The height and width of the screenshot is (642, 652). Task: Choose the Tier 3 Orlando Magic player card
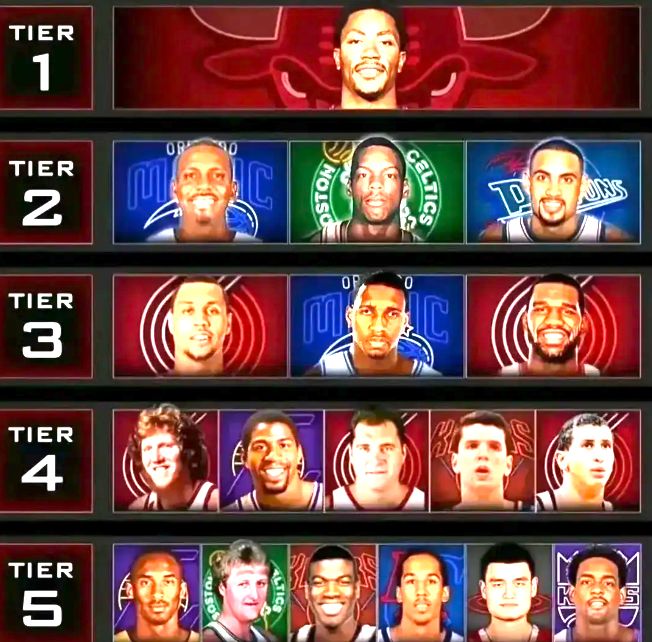tap(376, 325)
